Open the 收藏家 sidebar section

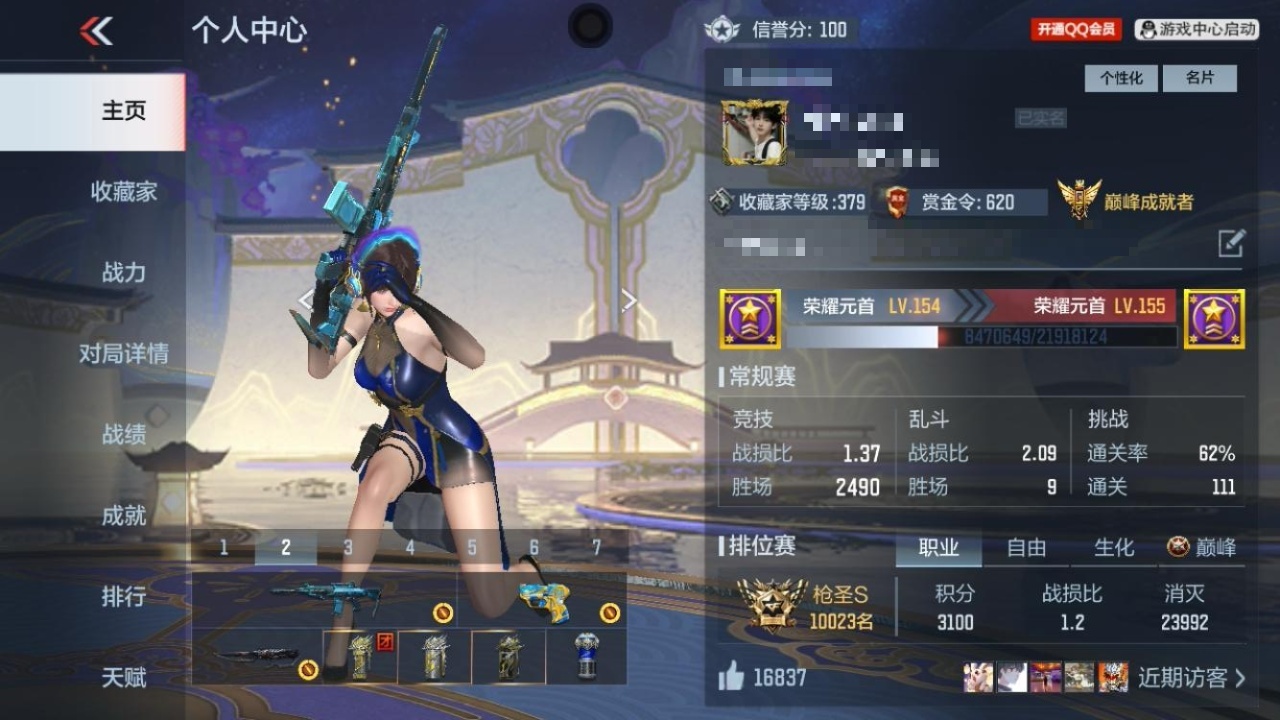click(123, 191)
